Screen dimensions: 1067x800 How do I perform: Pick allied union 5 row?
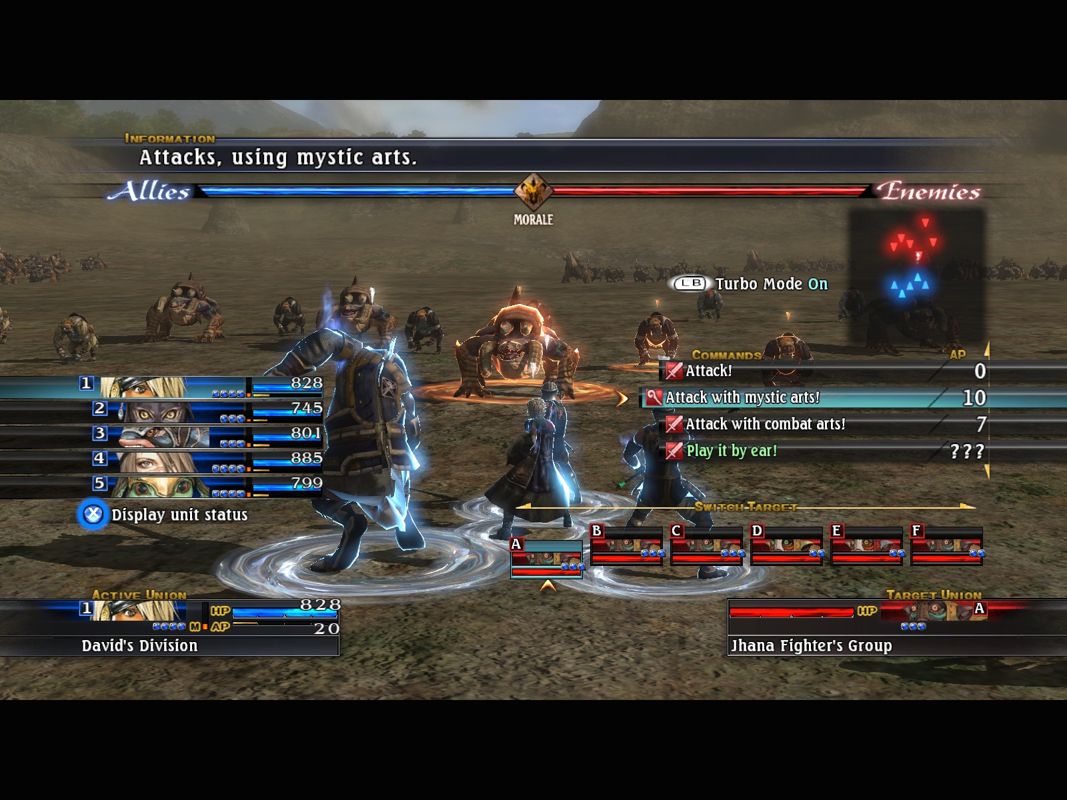click(x=200, y=485)
